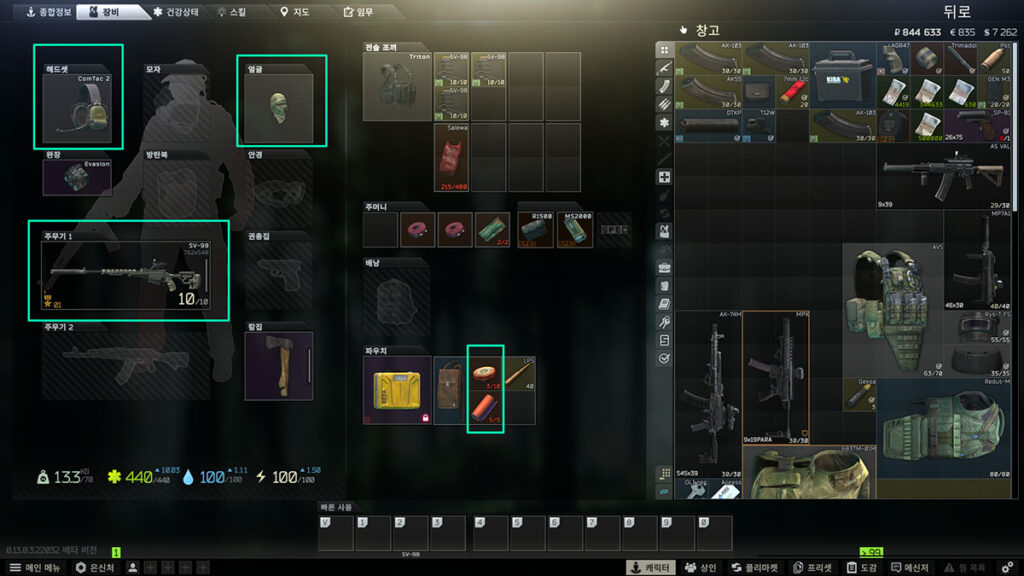Select the SV-98 primary weapon slot
The image size is (1024, 576).
(x=128, y=272)
